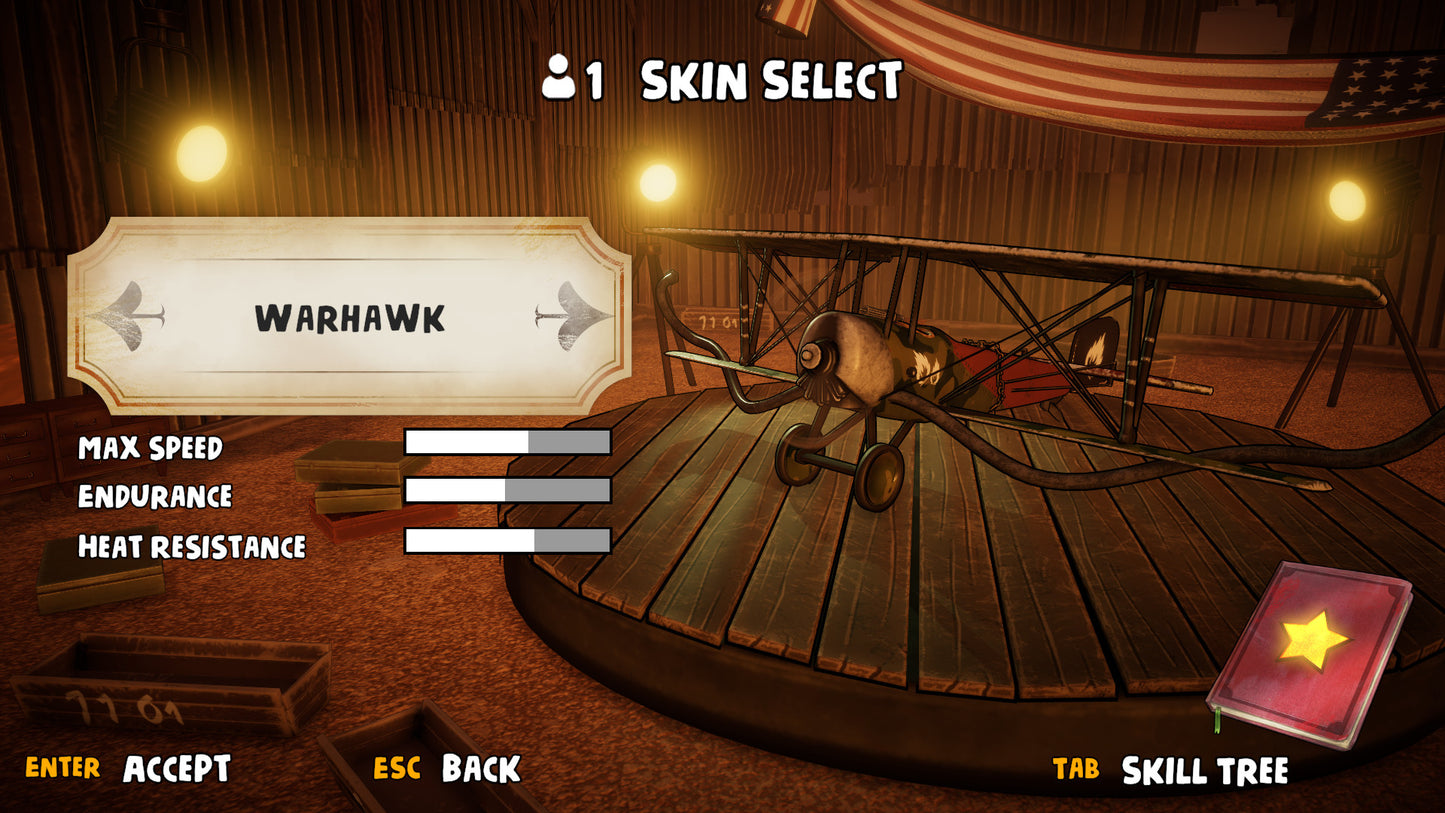Image resolution: width=1445 pixels, height=813 pixels.
Task: Click the orange ESC key label
Action: point(397,769)
